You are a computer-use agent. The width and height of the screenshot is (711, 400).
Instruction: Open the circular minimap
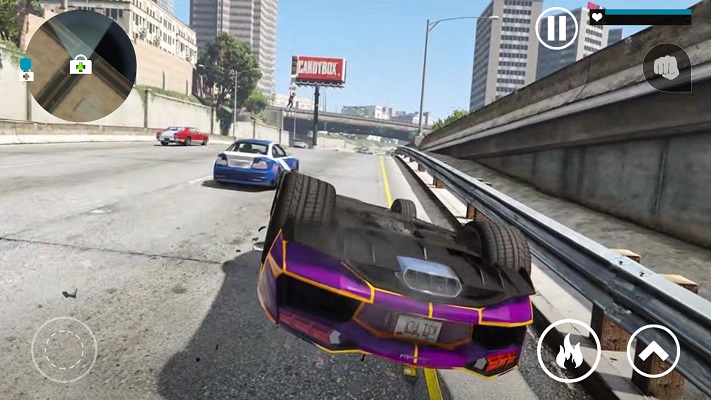81,65
